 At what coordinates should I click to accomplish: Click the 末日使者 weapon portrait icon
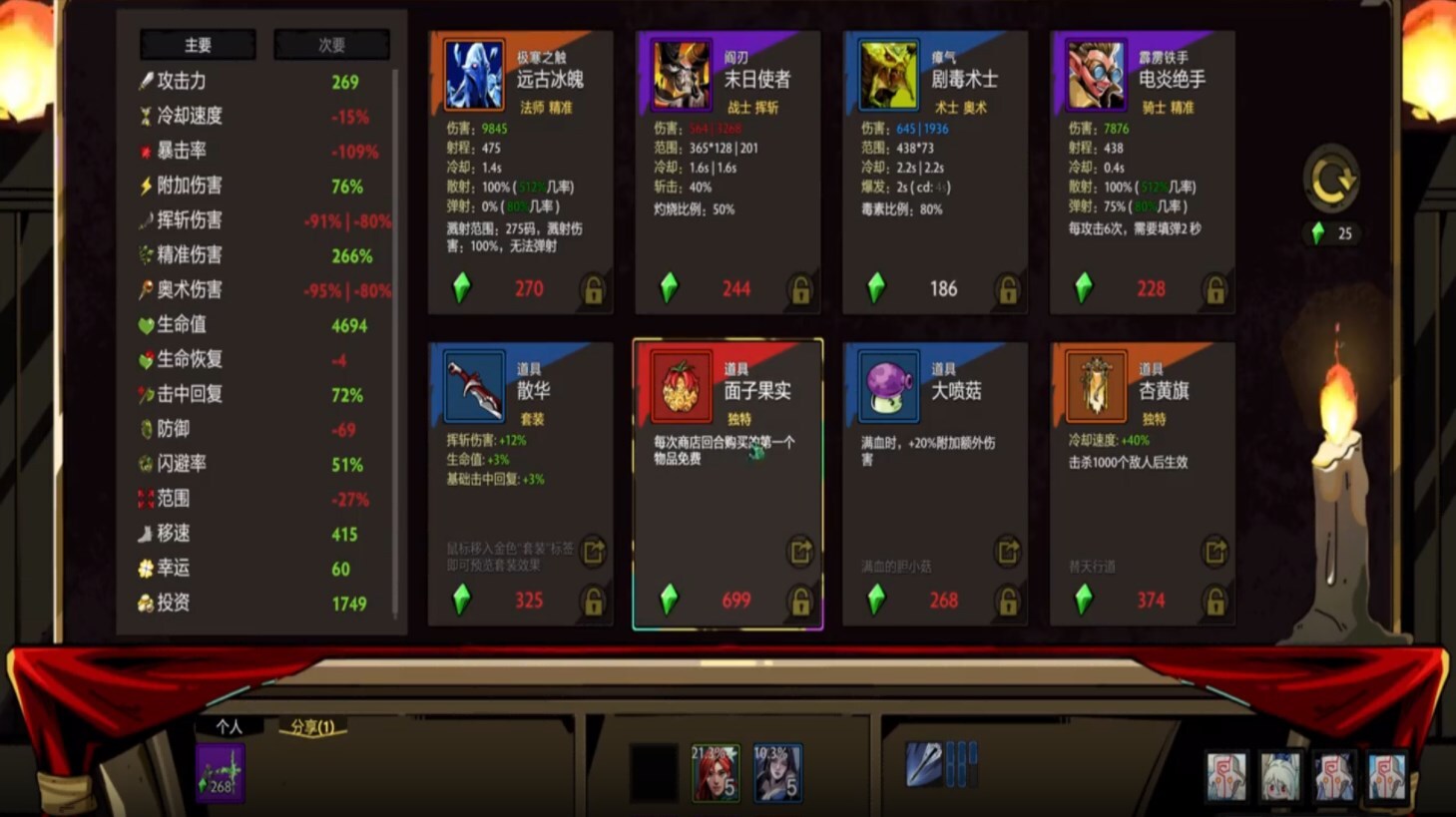tap(681, 74)
